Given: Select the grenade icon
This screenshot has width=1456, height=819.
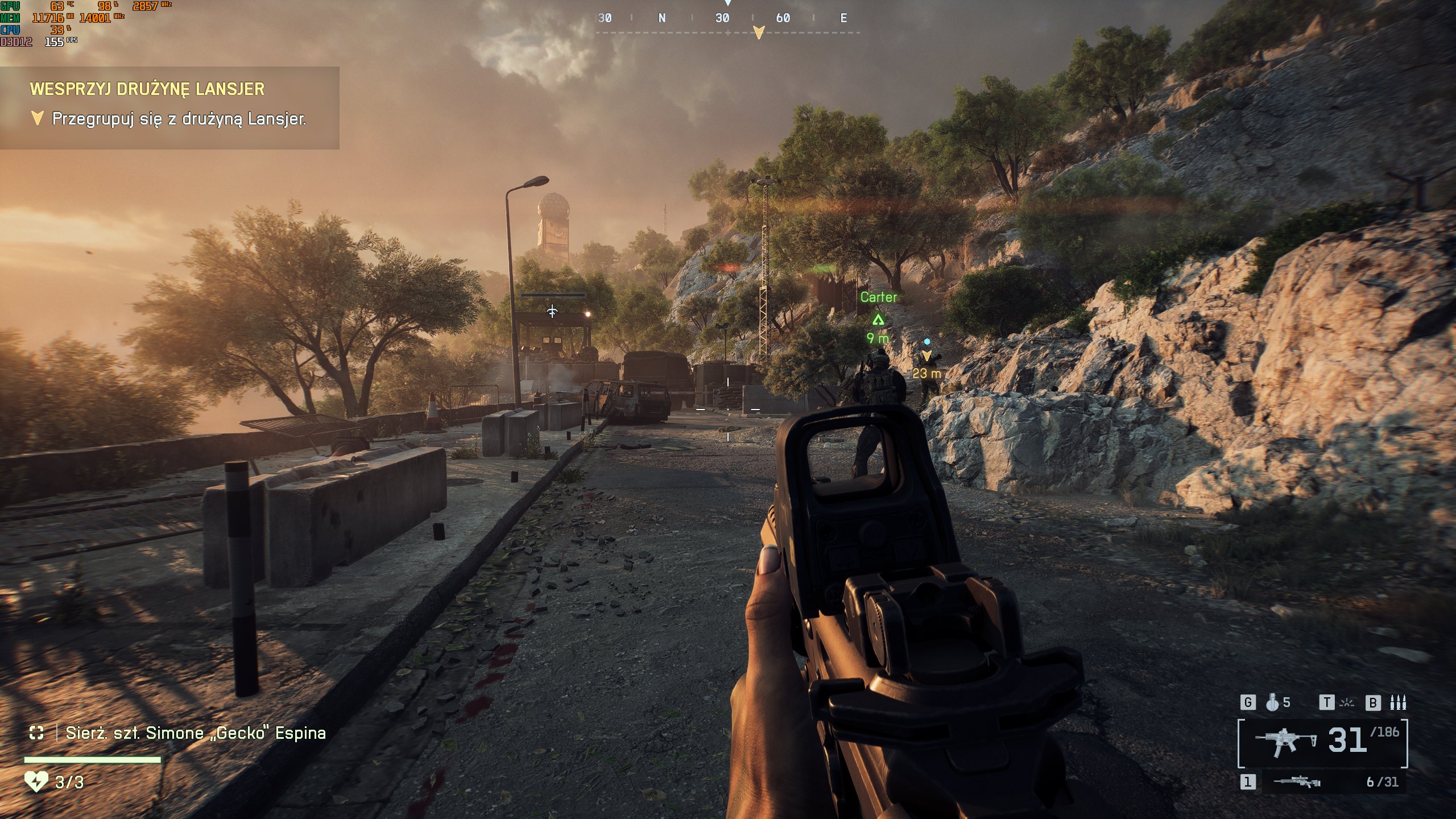Looking at the screenshot, I should [1272, 703].
